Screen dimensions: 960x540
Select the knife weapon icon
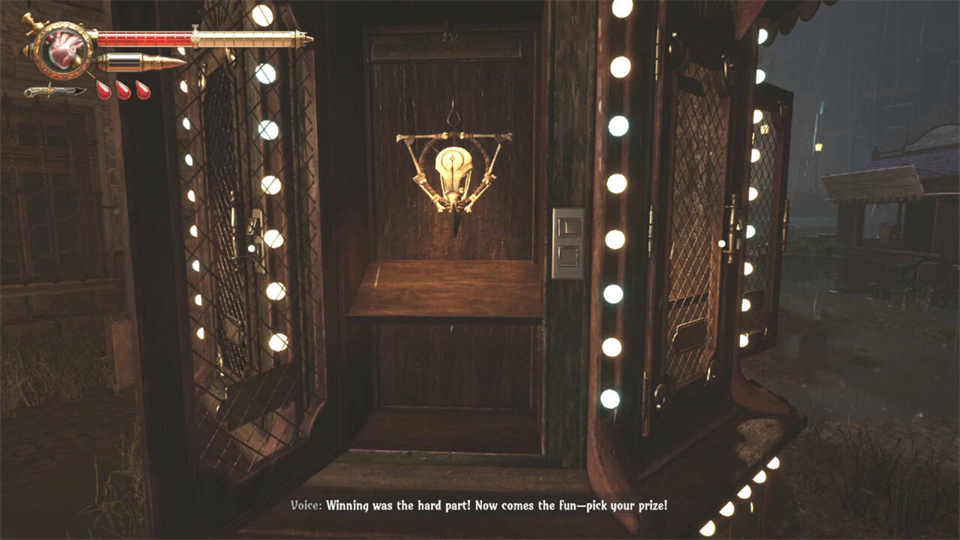coord(53,91)
